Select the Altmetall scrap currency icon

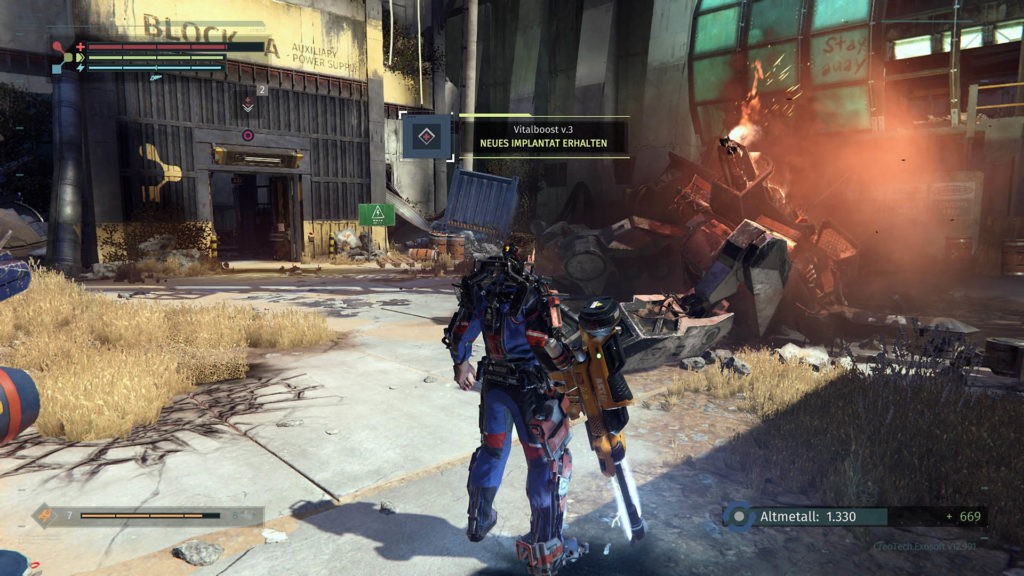[x=738, y=516]
